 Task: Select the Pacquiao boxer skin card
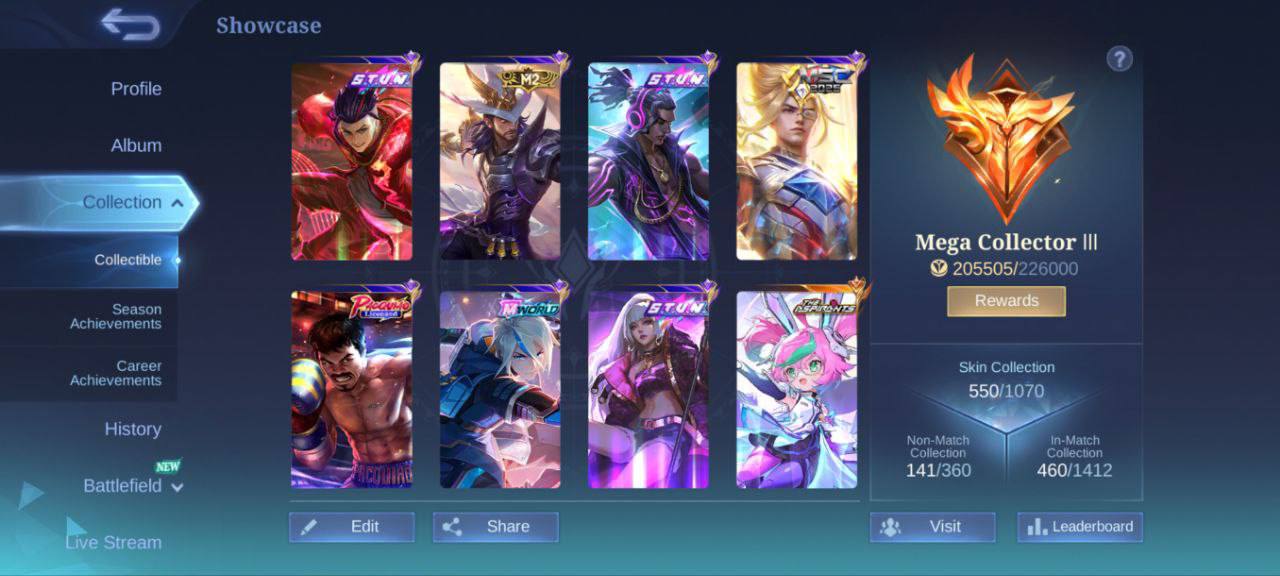[x=352, y=390]
